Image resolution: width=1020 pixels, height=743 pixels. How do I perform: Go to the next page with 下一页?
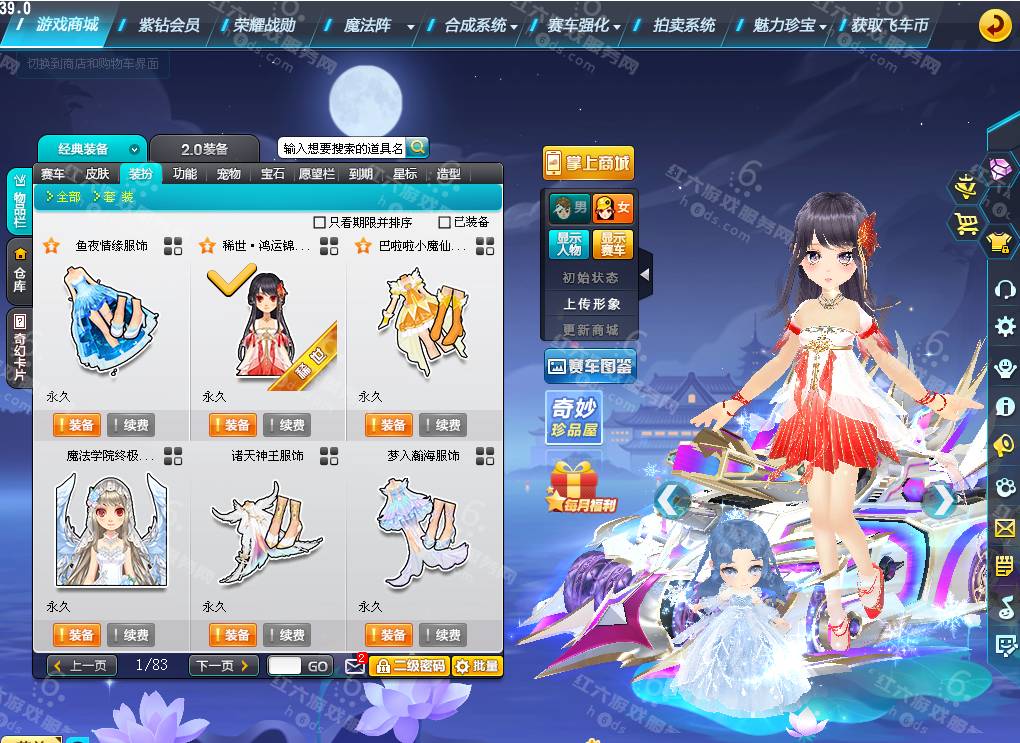pos(223,665)
